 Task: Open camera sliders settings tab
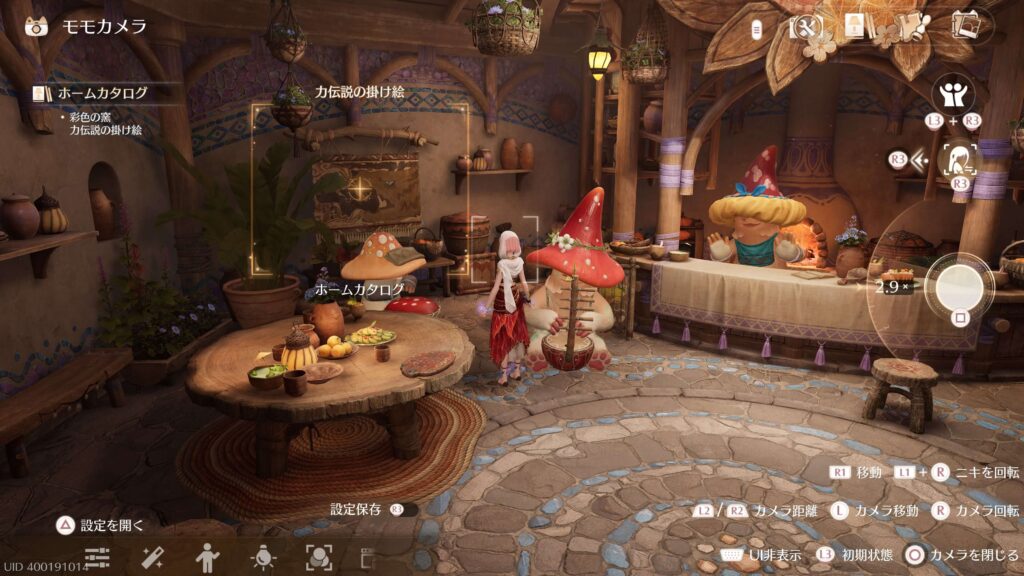click(x=97, y=557)
